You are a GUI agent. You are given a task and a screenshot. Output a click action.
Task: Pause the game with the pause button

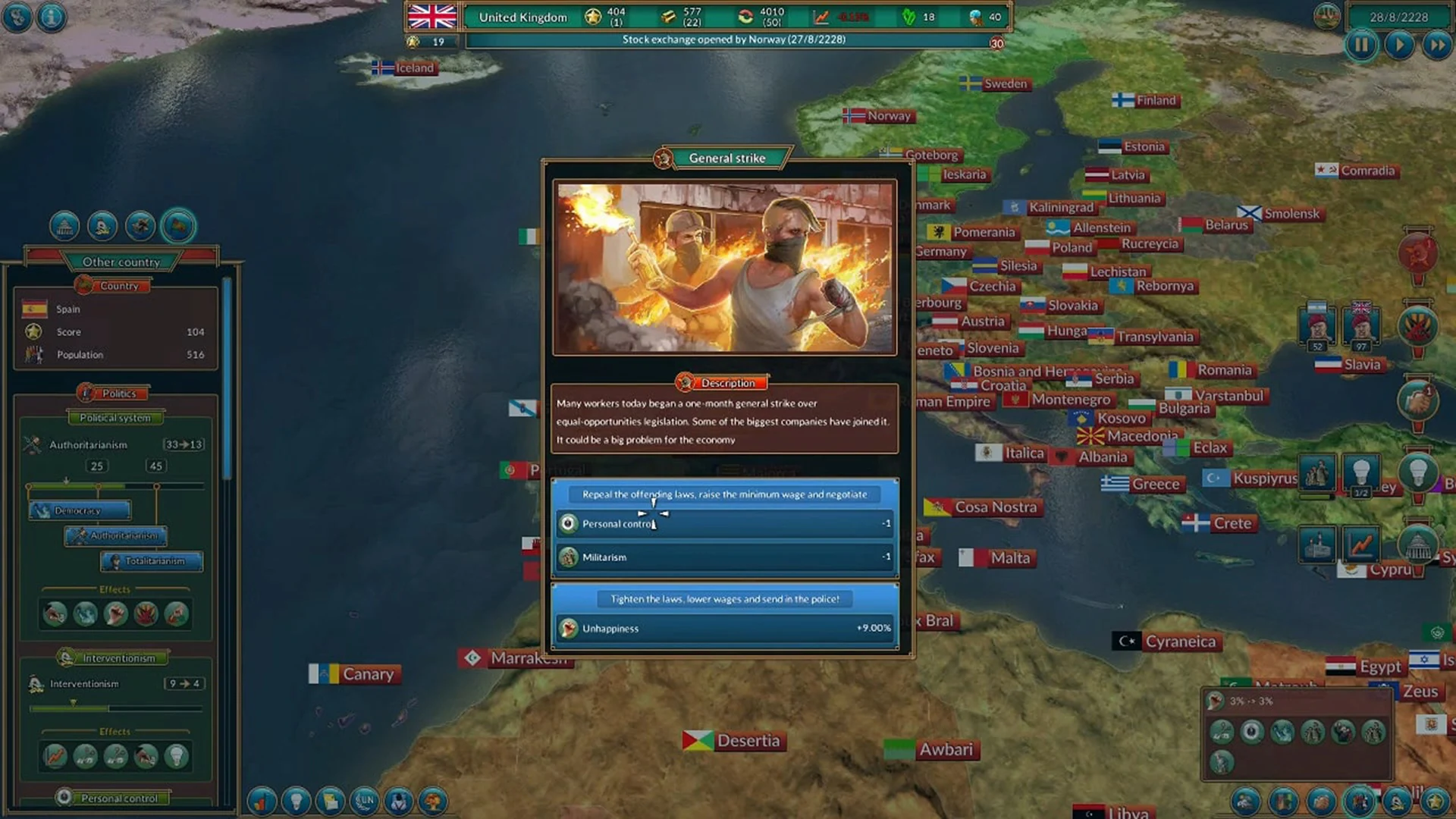click(1361, 45)
